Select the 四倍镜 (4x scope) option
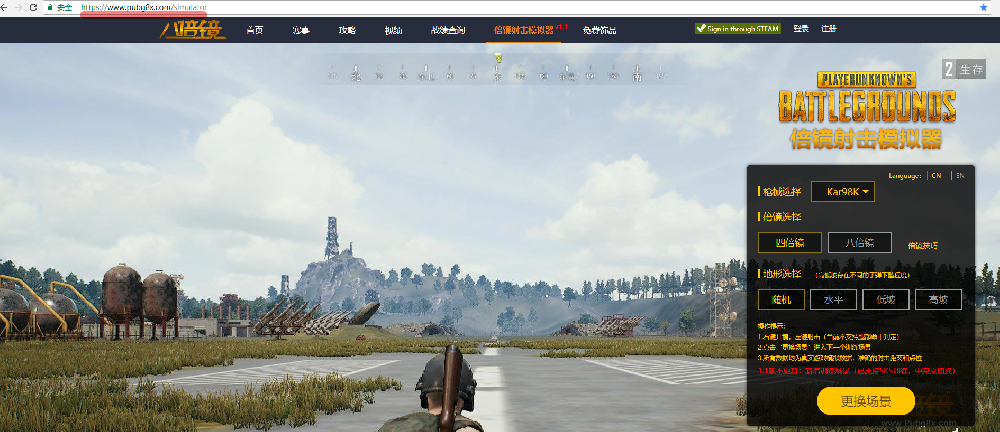1000x432 pixels. [789, 242]
